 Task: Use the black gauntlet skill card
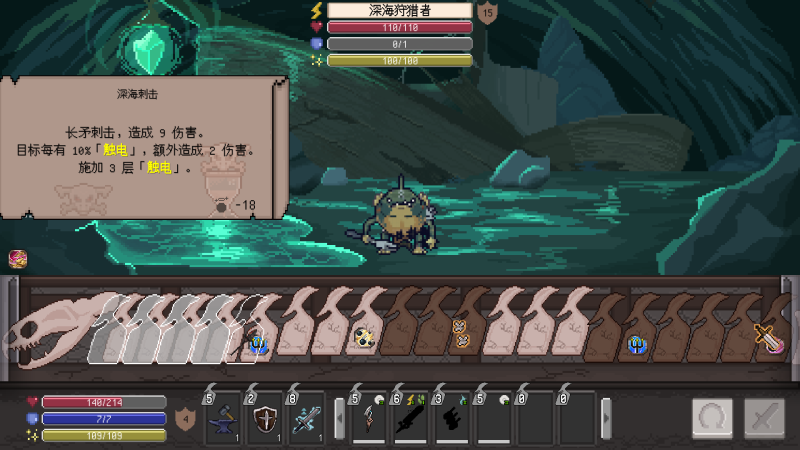coord(452,419)
